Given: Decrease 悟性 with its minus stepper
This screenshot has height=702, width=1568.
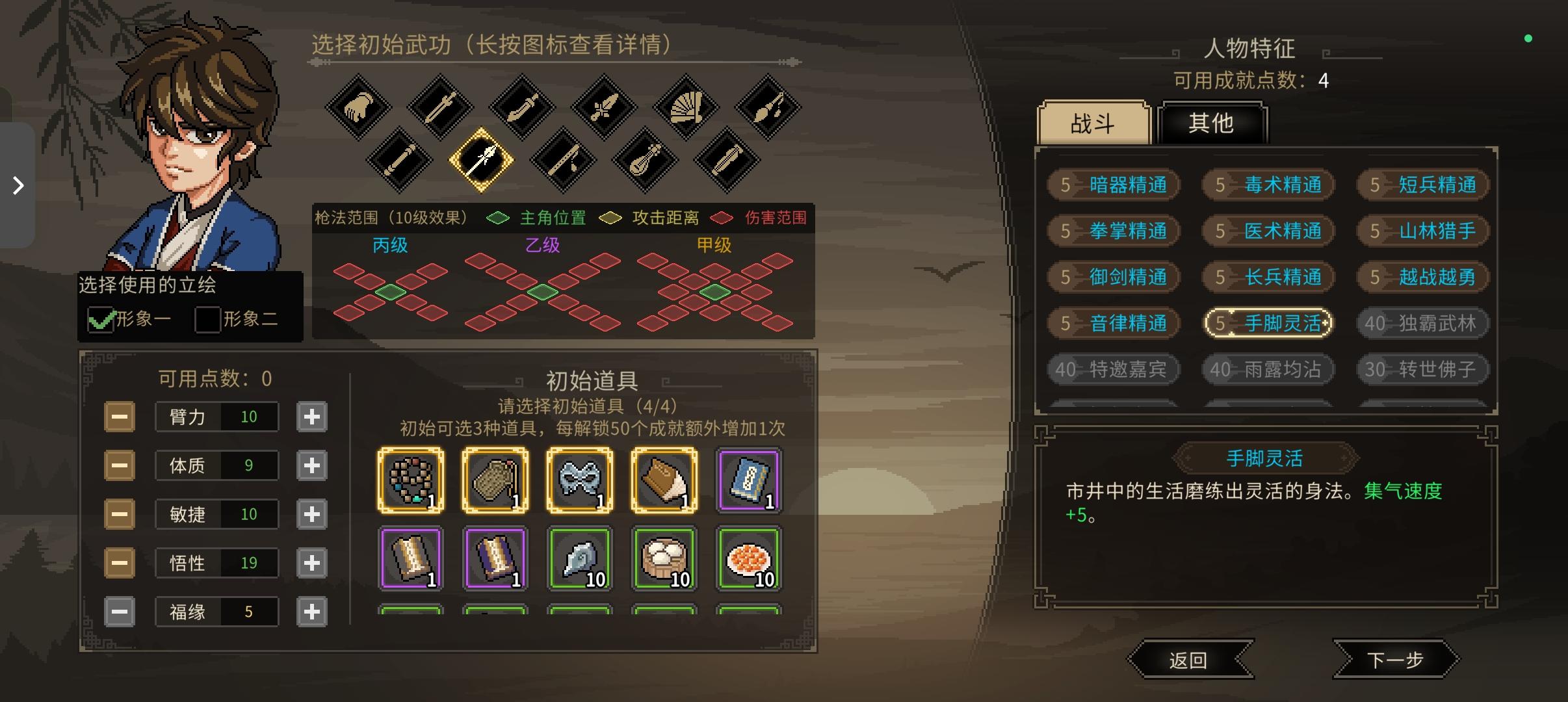Looking at the screenshot, I should click(120, 562).
